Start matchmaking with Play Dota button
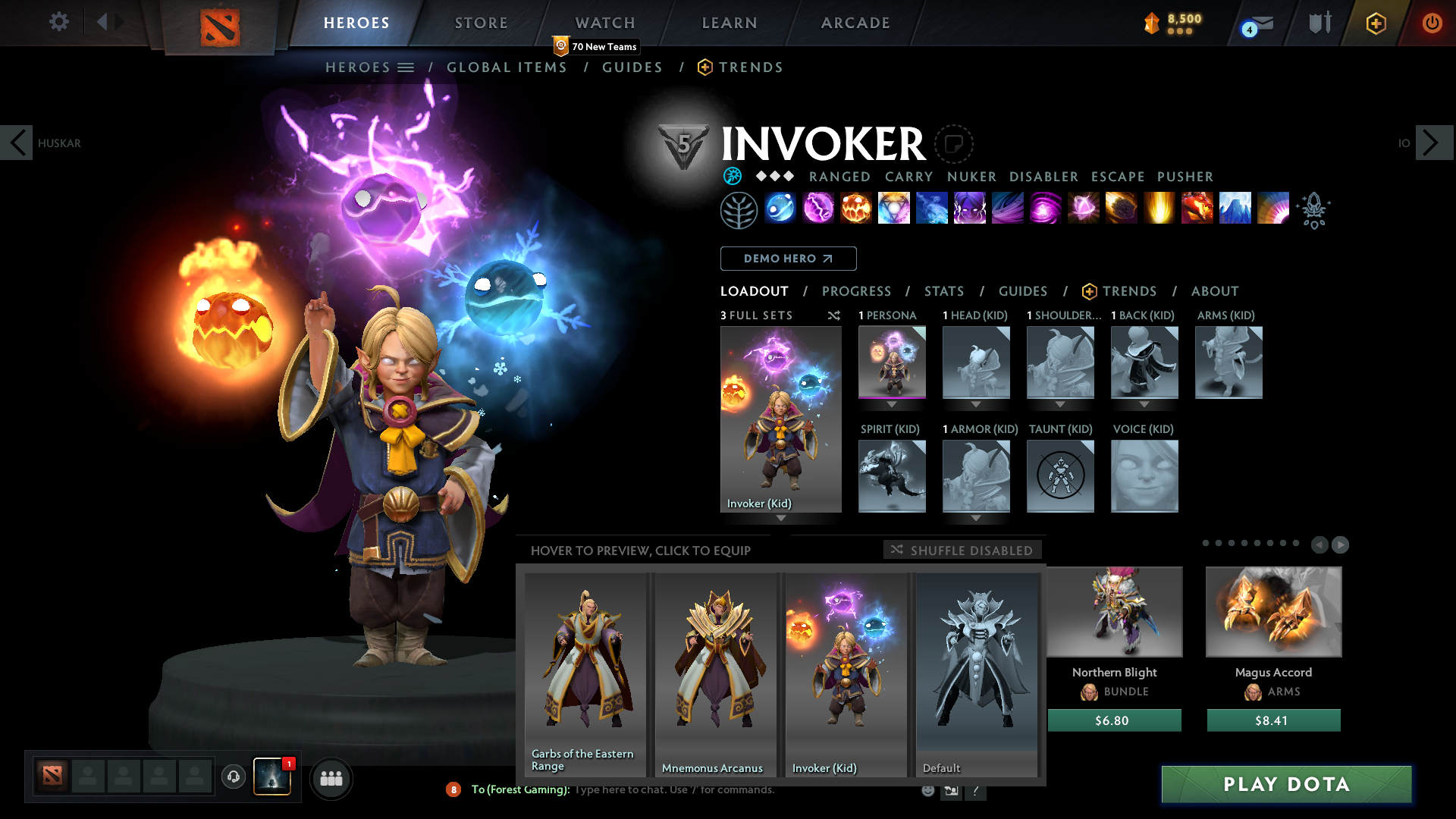Screen dimensions: 1456x819 pyautogui.click(x=1286, y=784)
